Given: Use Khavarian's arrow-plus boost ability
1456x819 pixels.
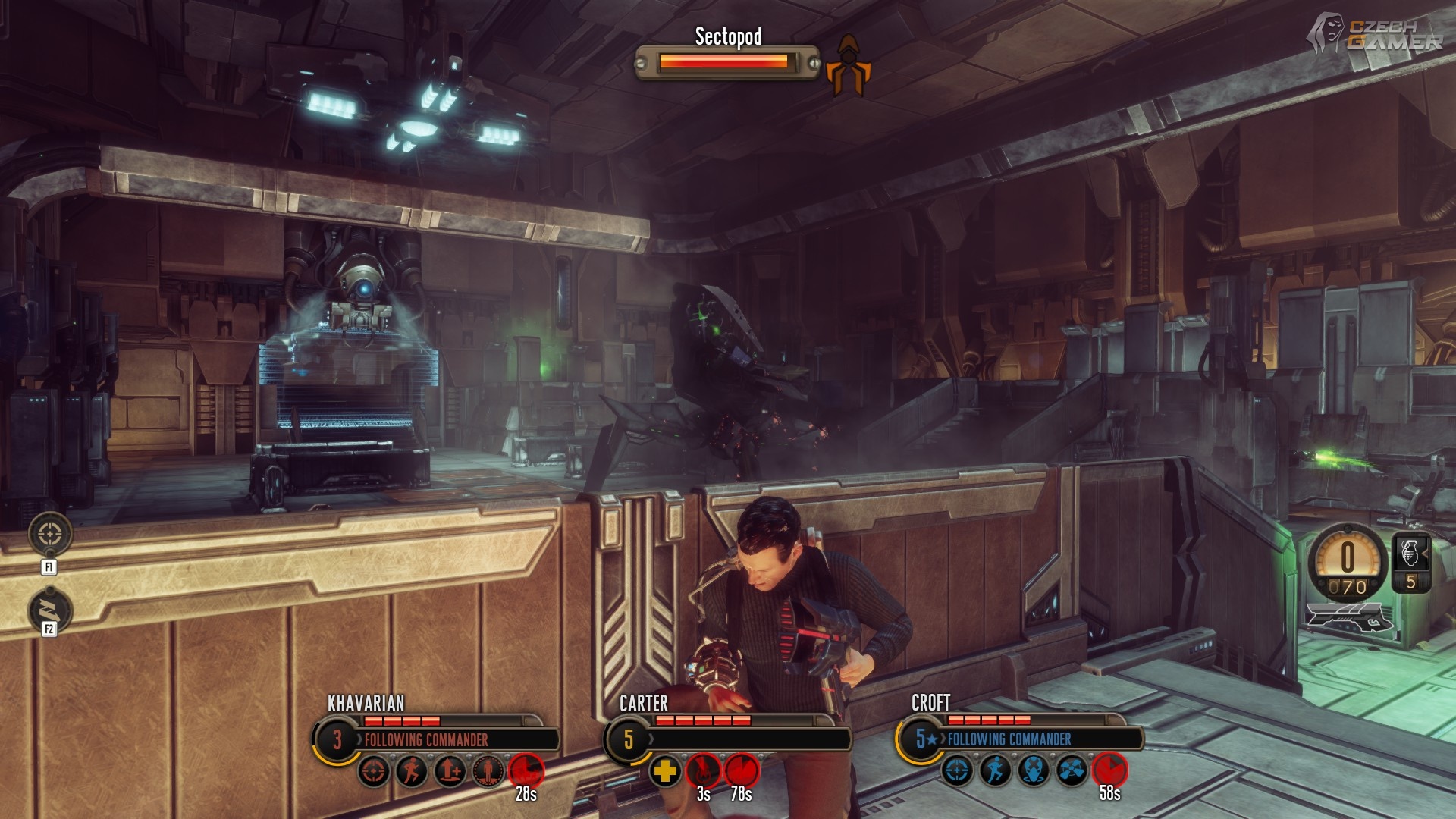Looking at the screenshot, I should (x=450, y=772).
